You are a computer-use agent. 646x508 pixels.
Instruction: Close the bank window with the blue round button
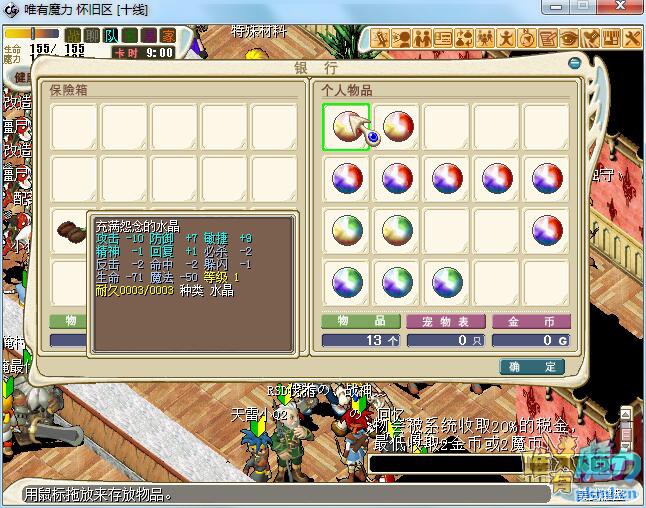(576, 64)
